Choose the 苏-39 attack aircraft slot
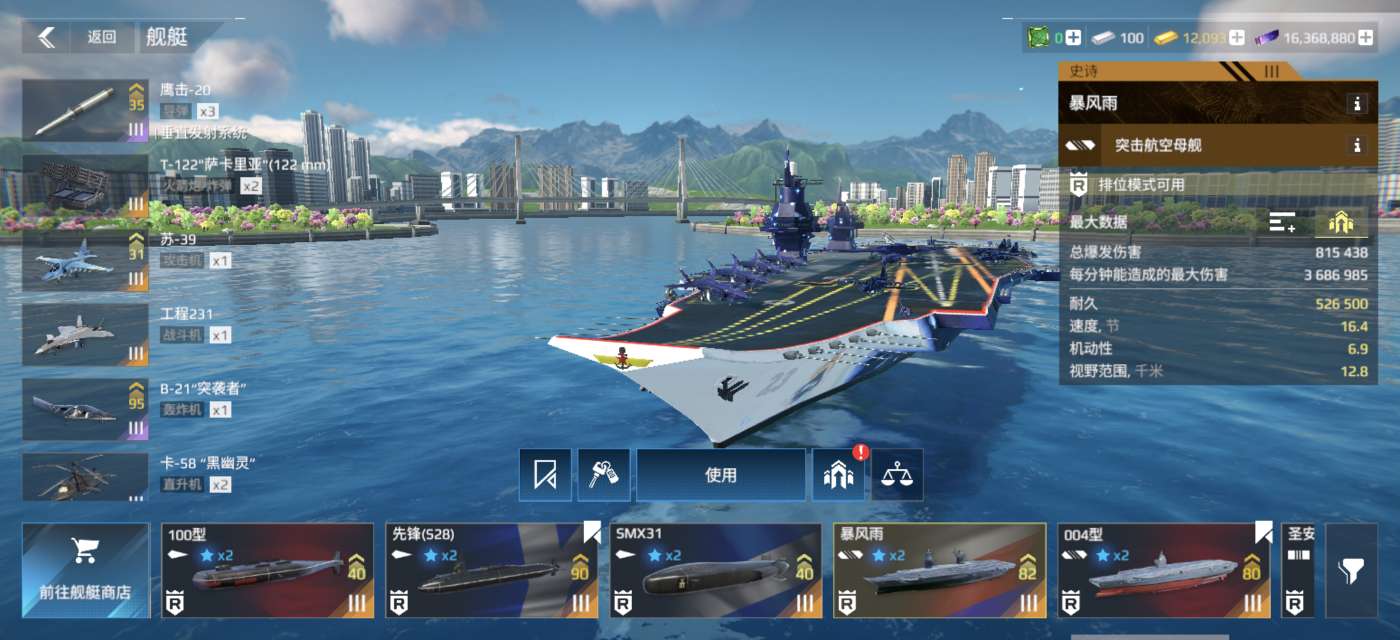Screen dimensions: 1400x640 86,261
